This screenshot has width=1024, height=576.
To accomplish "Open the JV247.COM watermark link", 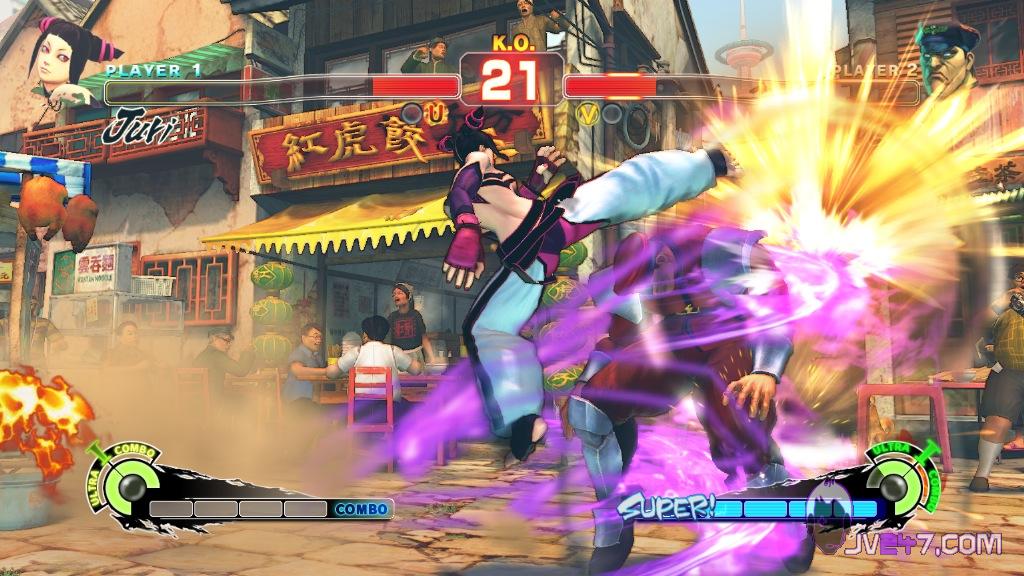I will (920, 544).
